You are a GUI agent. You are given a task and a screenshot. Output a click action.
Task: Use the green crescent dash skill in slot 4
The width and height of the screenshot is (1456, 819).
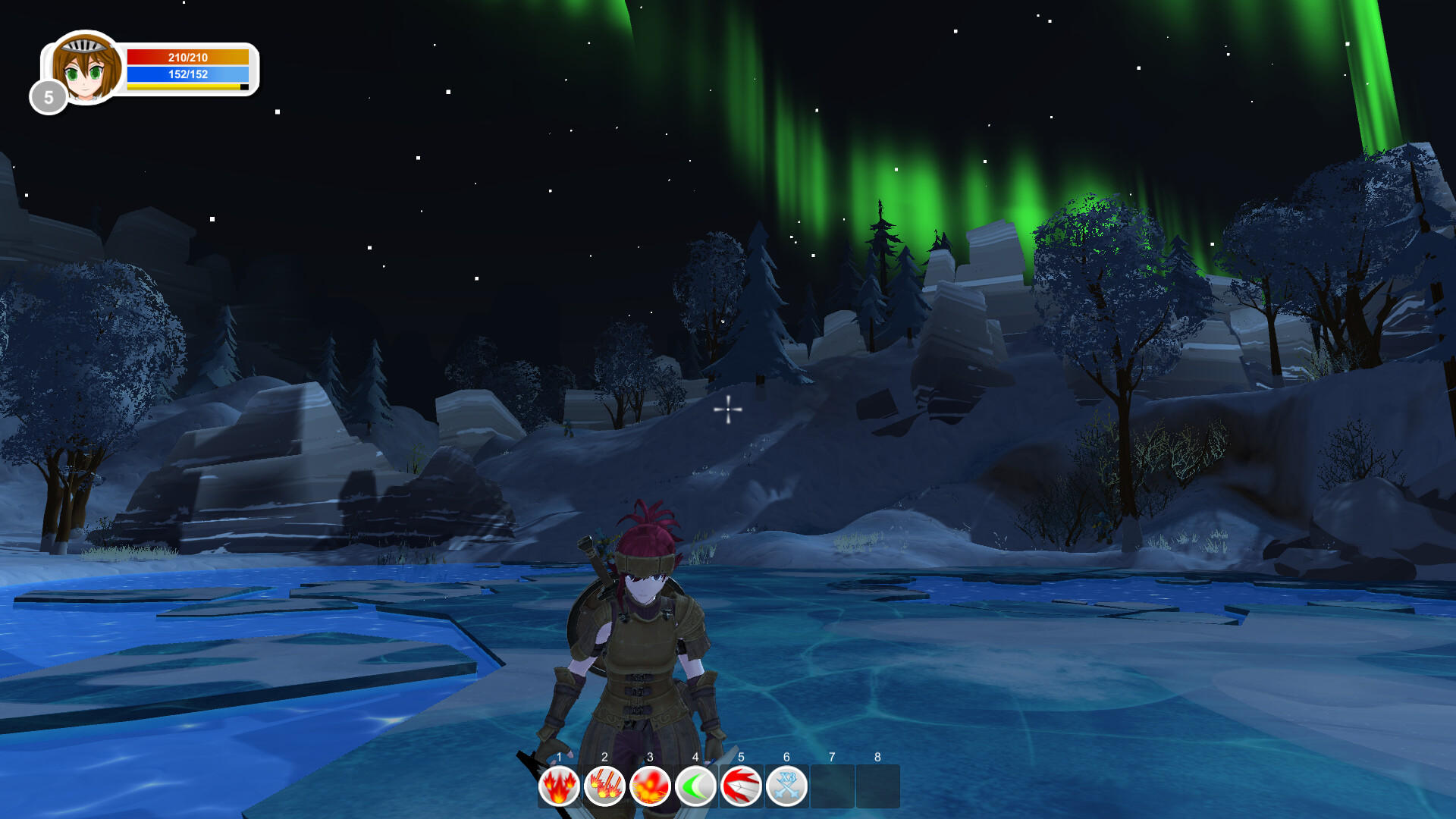click(696, 786)
